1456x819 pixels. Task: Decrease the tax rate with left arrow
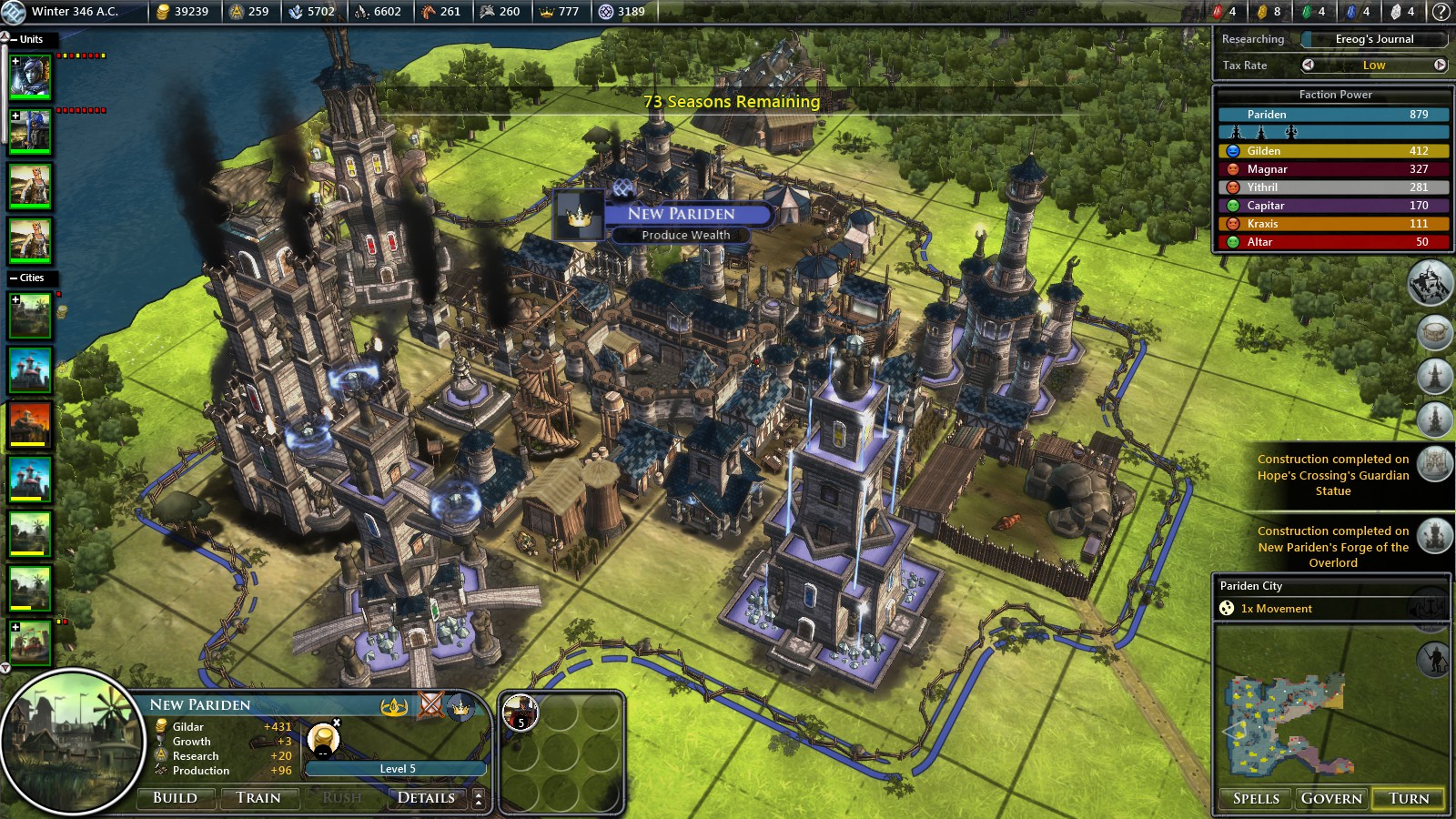pyautogui.click(x=1308, y=65)
